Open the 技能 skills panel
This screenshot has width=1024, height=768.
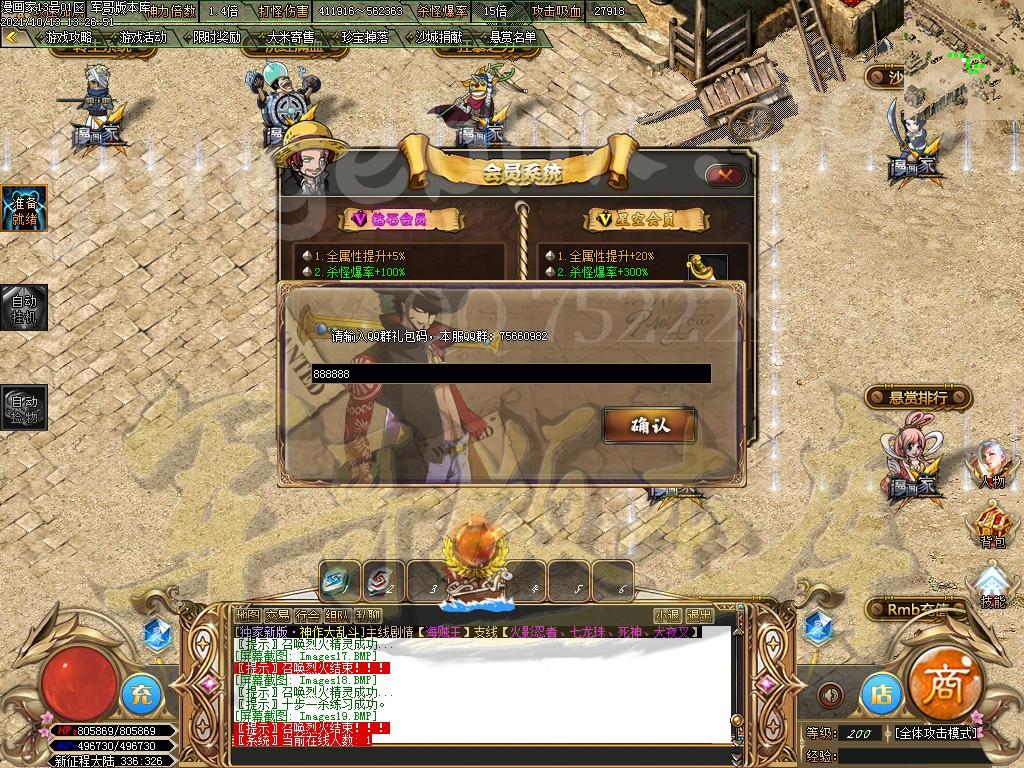[x=992, y=586]
